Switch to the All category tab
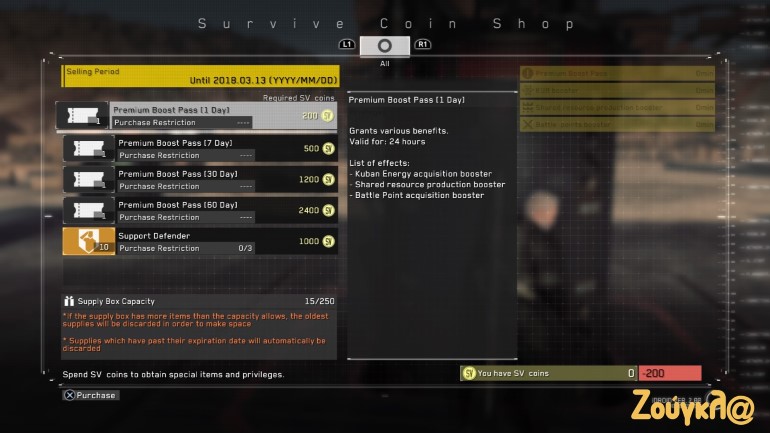 pyautogui.click(x=384, y=46)
